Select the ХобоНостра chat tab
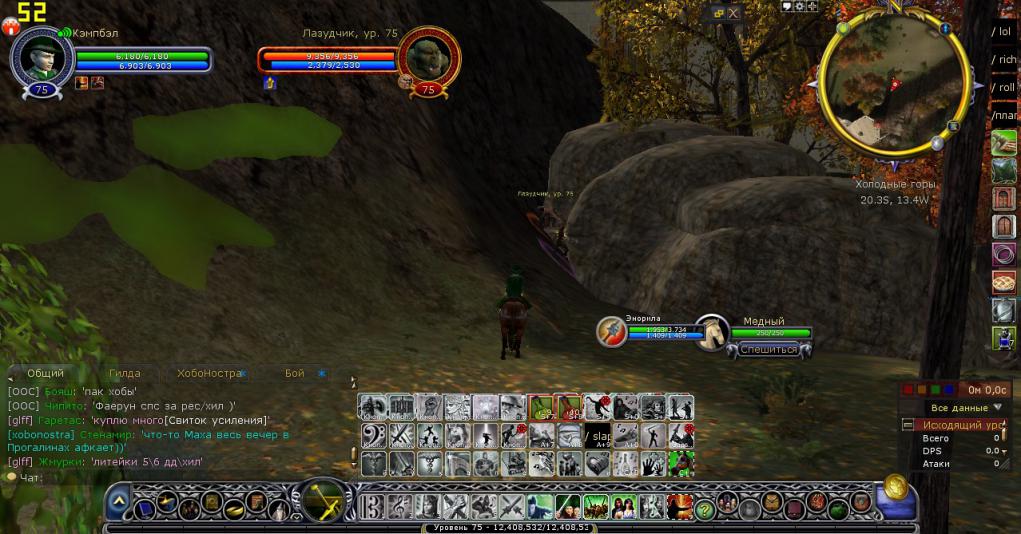 [209, 373]
